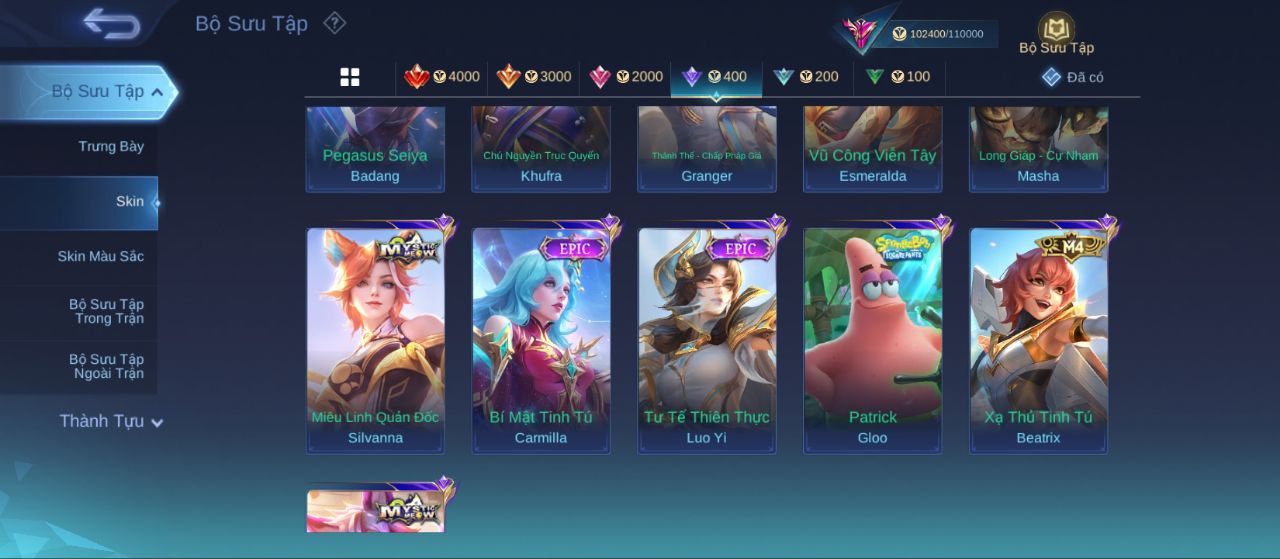Viewport: 1280px width, 559px height.
Task: Switch to the 3000 point tier tab
Action: (533, 77)
